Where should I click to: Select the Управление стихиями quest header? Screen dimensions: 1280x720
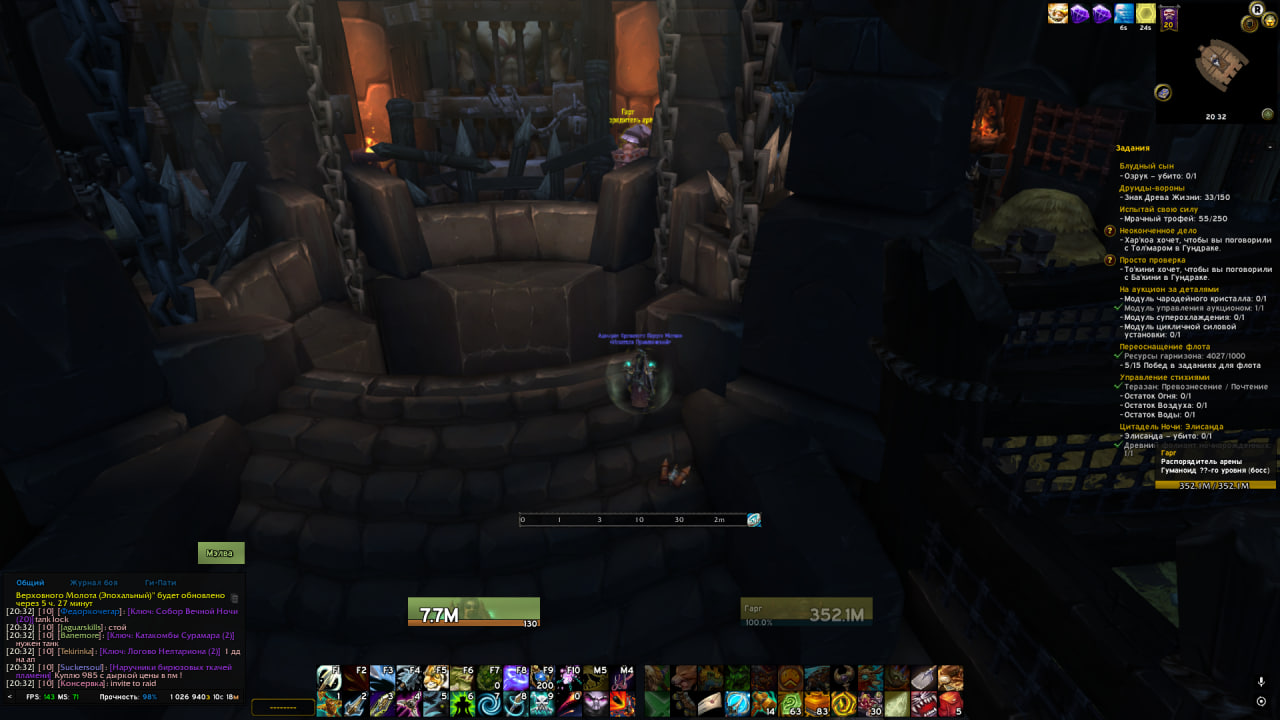(1164, 377)
